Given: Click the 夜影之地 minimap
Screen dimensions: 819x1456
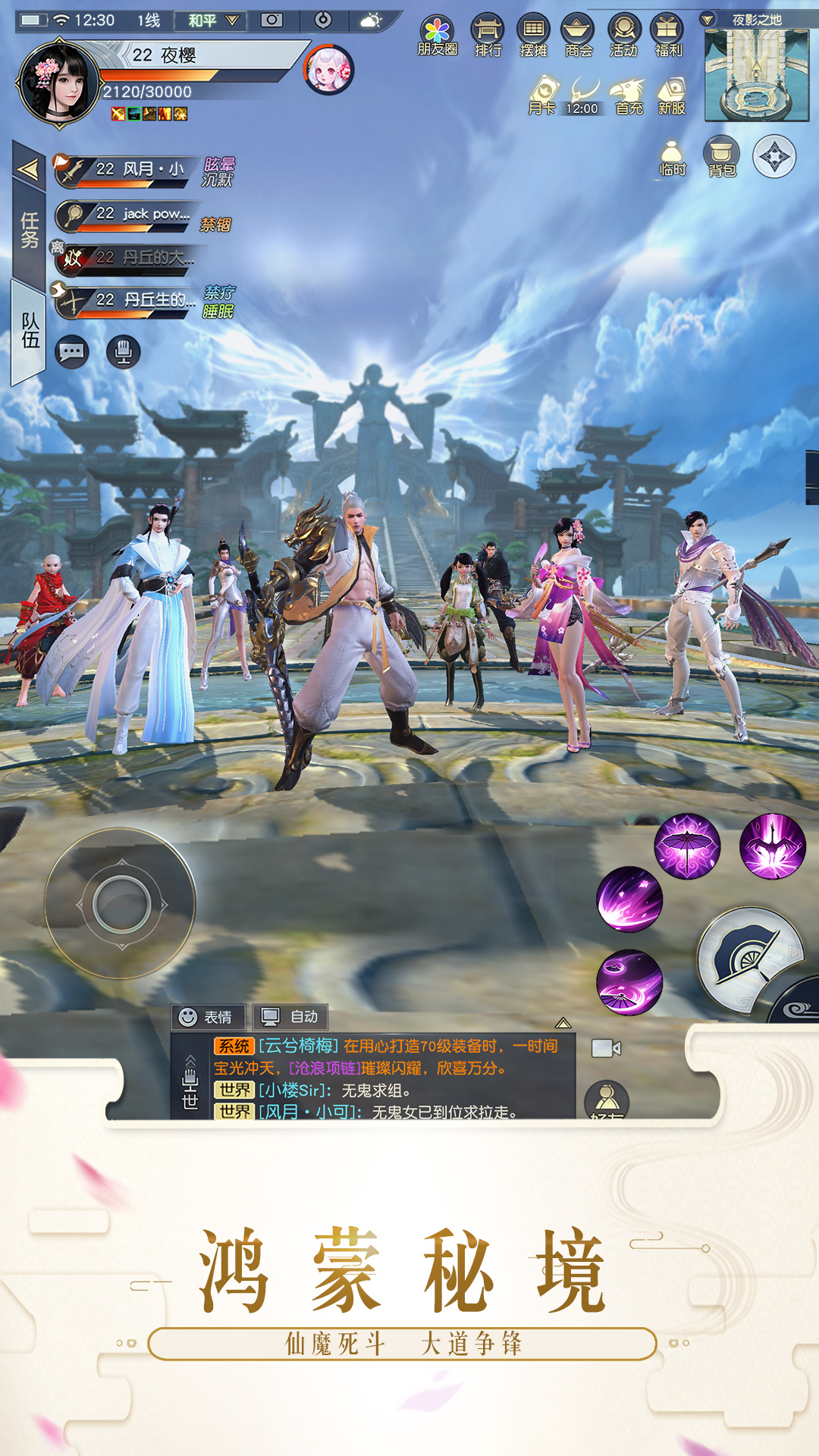Looking at the screenshot, I should [756, 75].
